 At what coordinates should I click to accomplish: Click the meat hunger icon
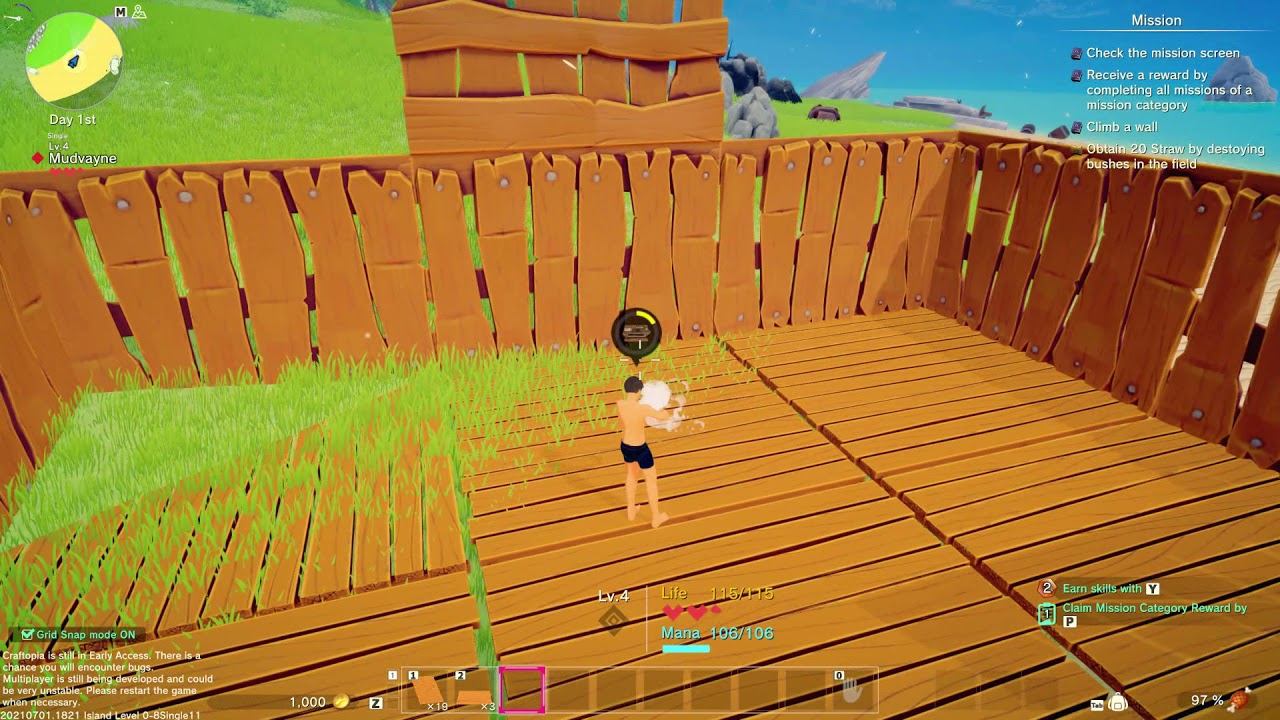1241,700
